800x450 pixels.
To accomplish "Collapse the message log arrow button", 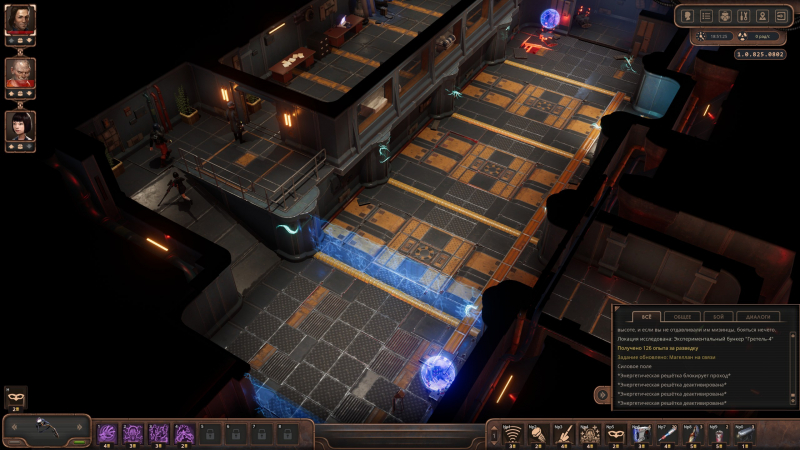I will coord(604,396).
